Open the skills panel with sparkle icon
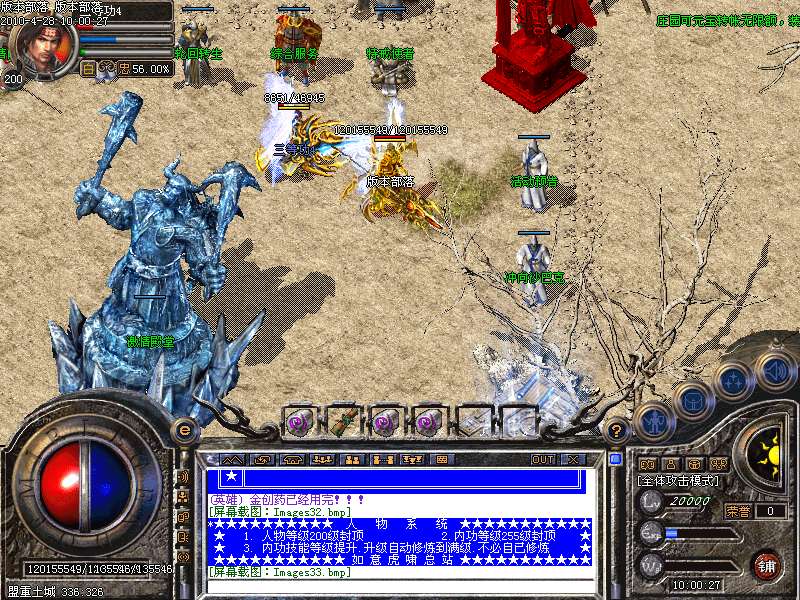 [x=733, y=380]
